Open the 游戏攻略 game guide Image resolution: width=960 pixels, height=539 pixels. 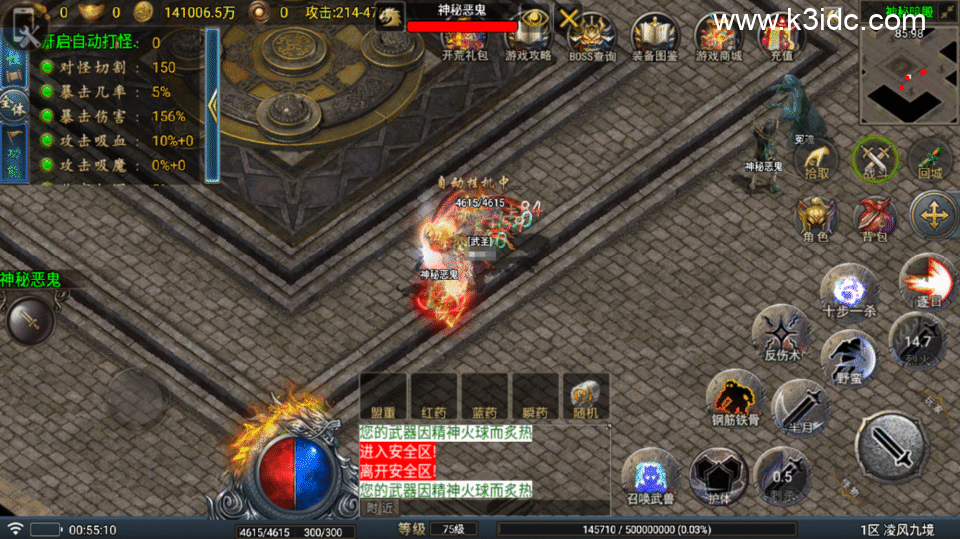tap(527, 36)
